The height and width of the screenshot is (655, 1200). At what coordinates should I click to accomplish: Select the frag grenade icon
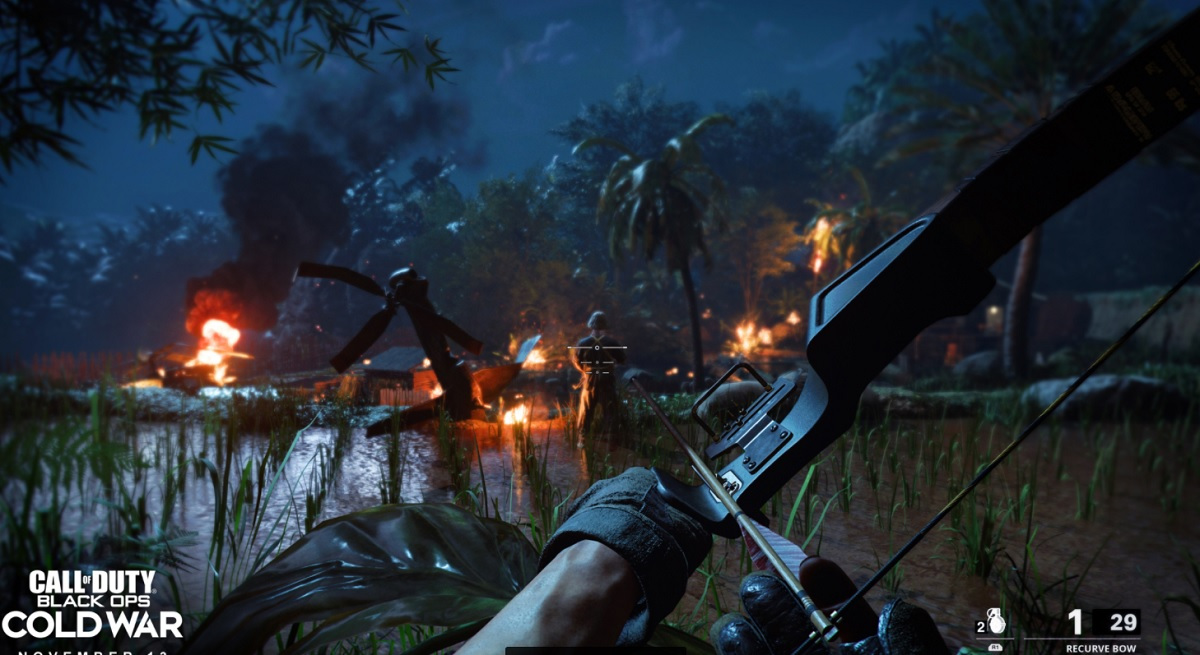(x=996, y=621)
